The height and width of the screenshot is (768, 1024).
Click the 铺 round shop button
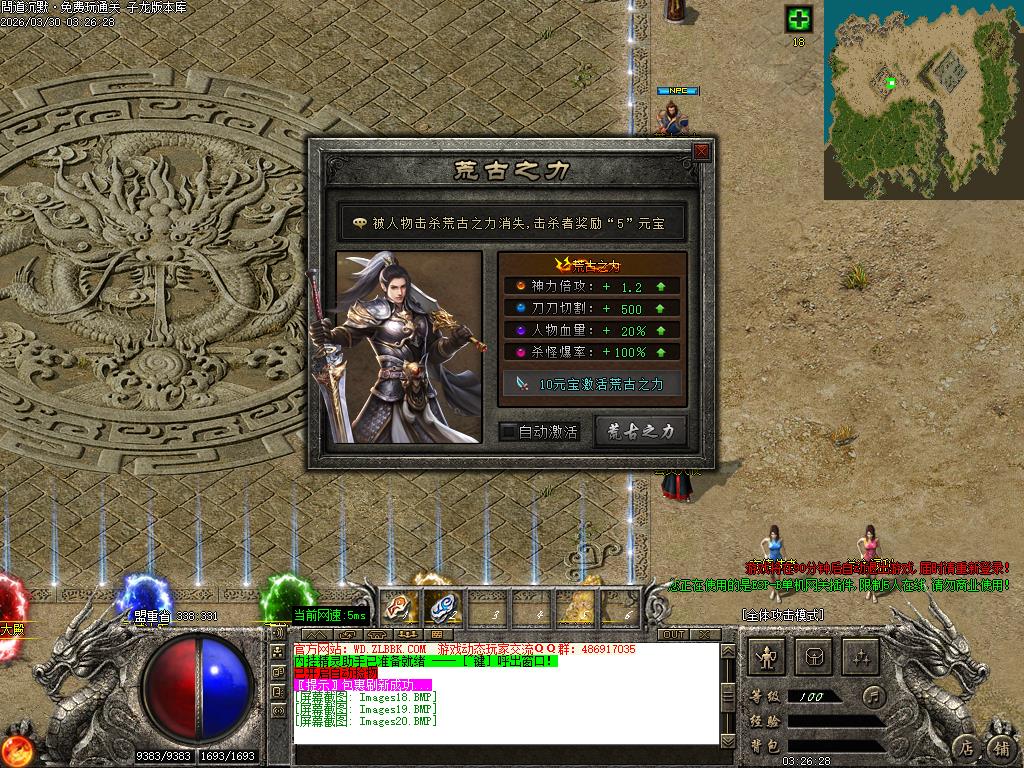tap(1001, 747)
